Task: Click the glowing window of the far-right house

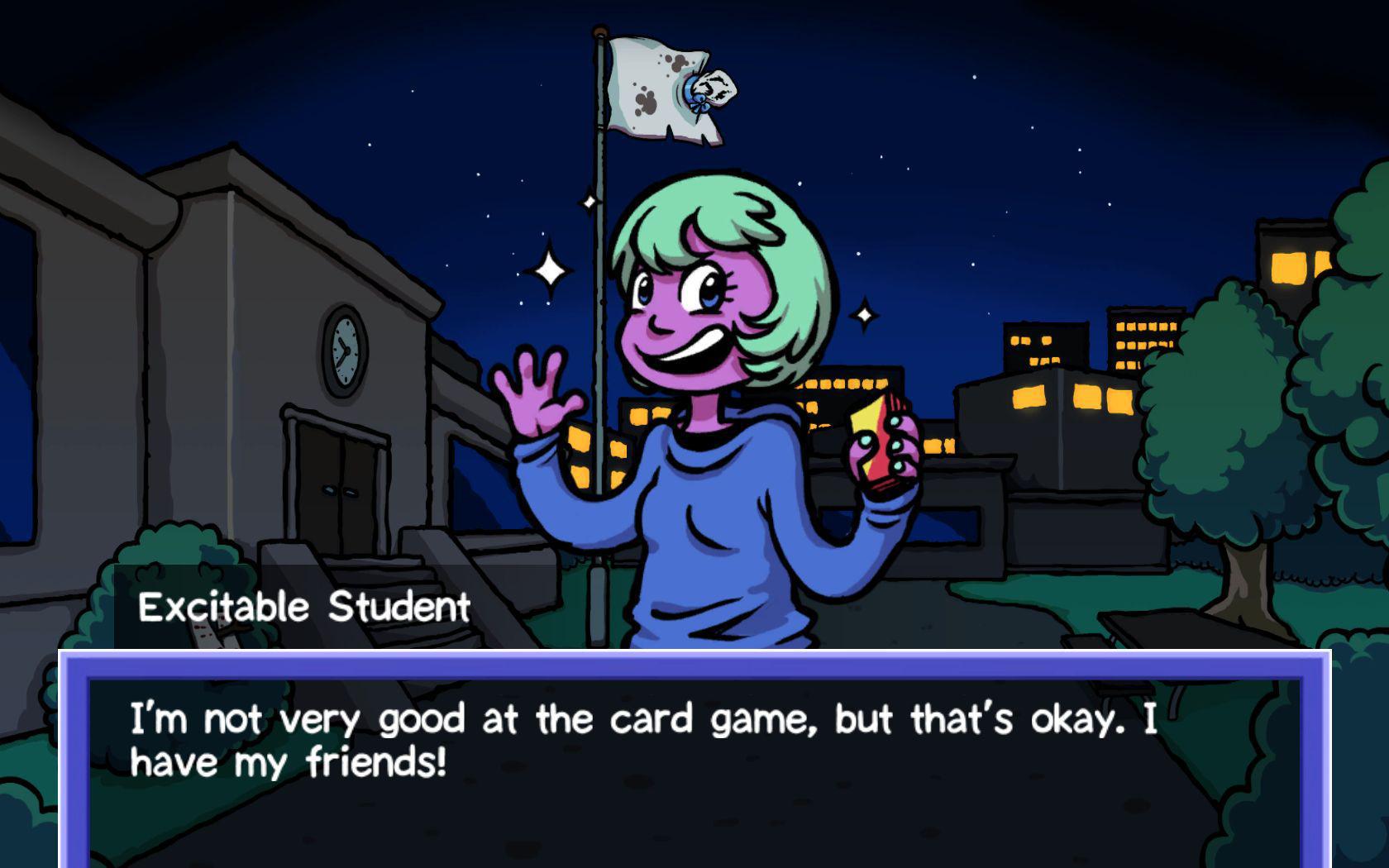Action: pyautogui.click(x=1290, y=269)
